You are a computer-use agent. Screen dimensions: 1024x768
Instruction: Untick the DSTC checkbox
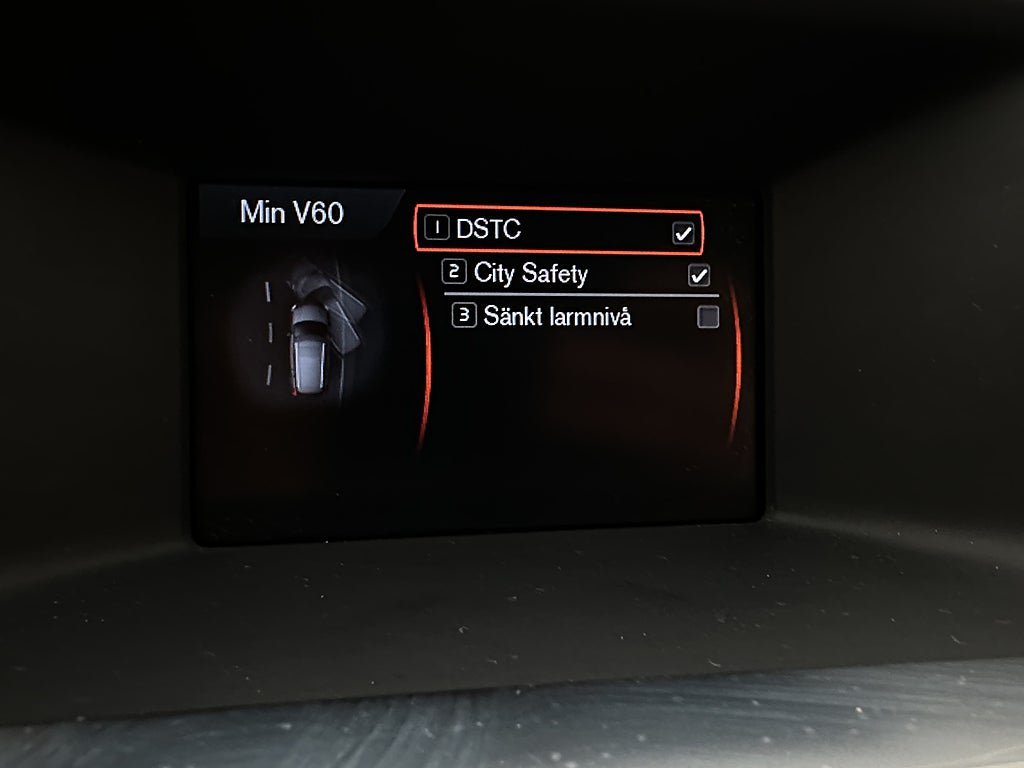click(x=683, y=233)
